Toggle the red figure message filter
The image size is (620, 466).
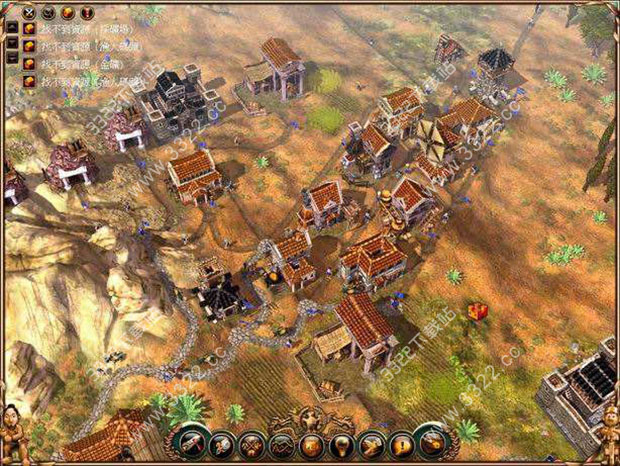87,11
